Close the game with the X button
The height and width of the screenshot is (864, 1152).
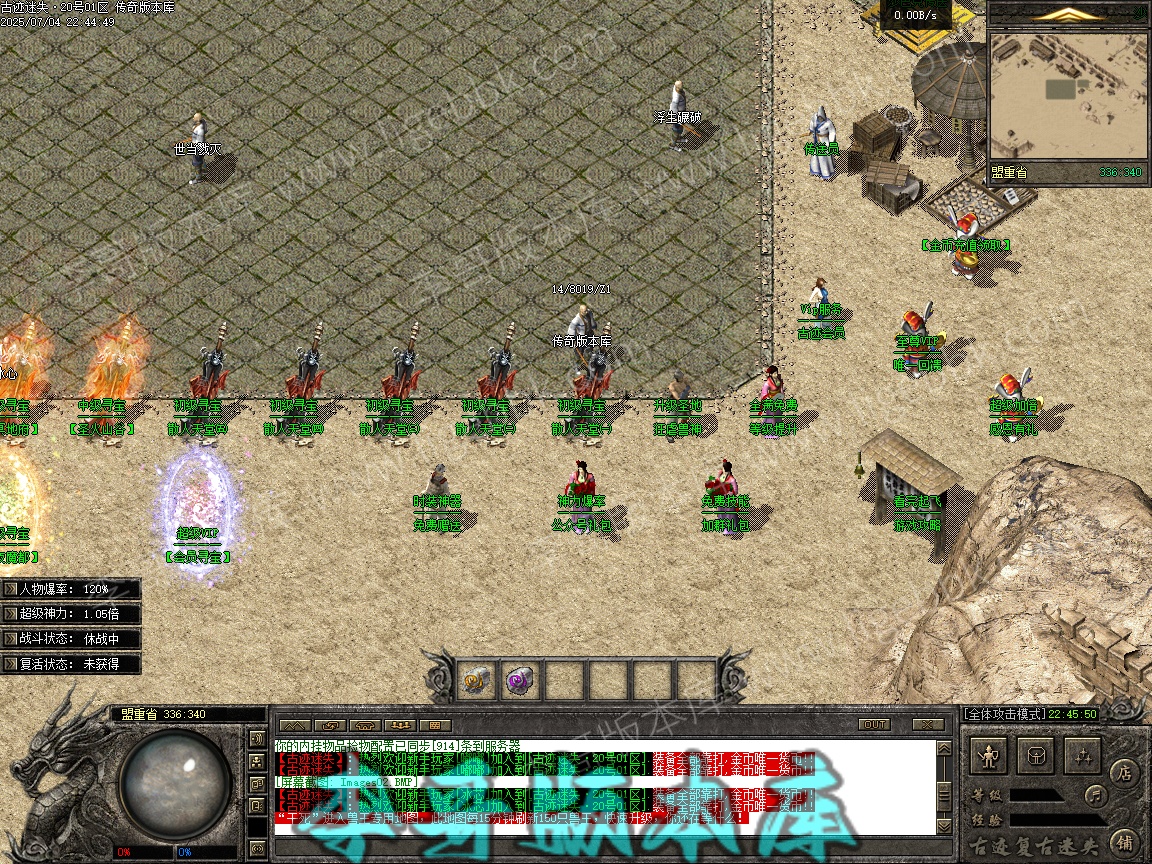pyautogui.click(x=928, y=724)
